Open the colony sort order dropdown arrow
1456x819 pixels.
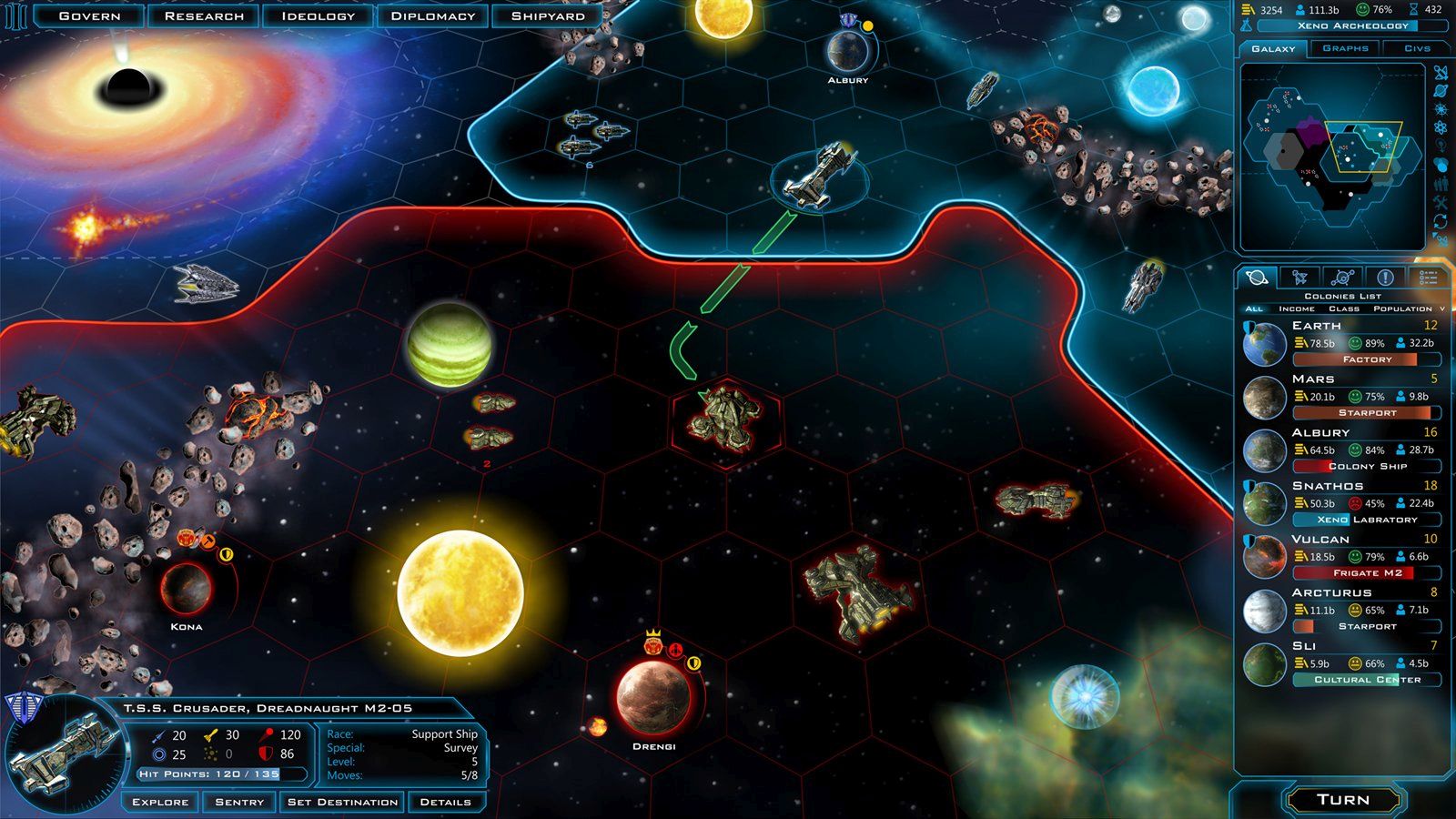1441,308
